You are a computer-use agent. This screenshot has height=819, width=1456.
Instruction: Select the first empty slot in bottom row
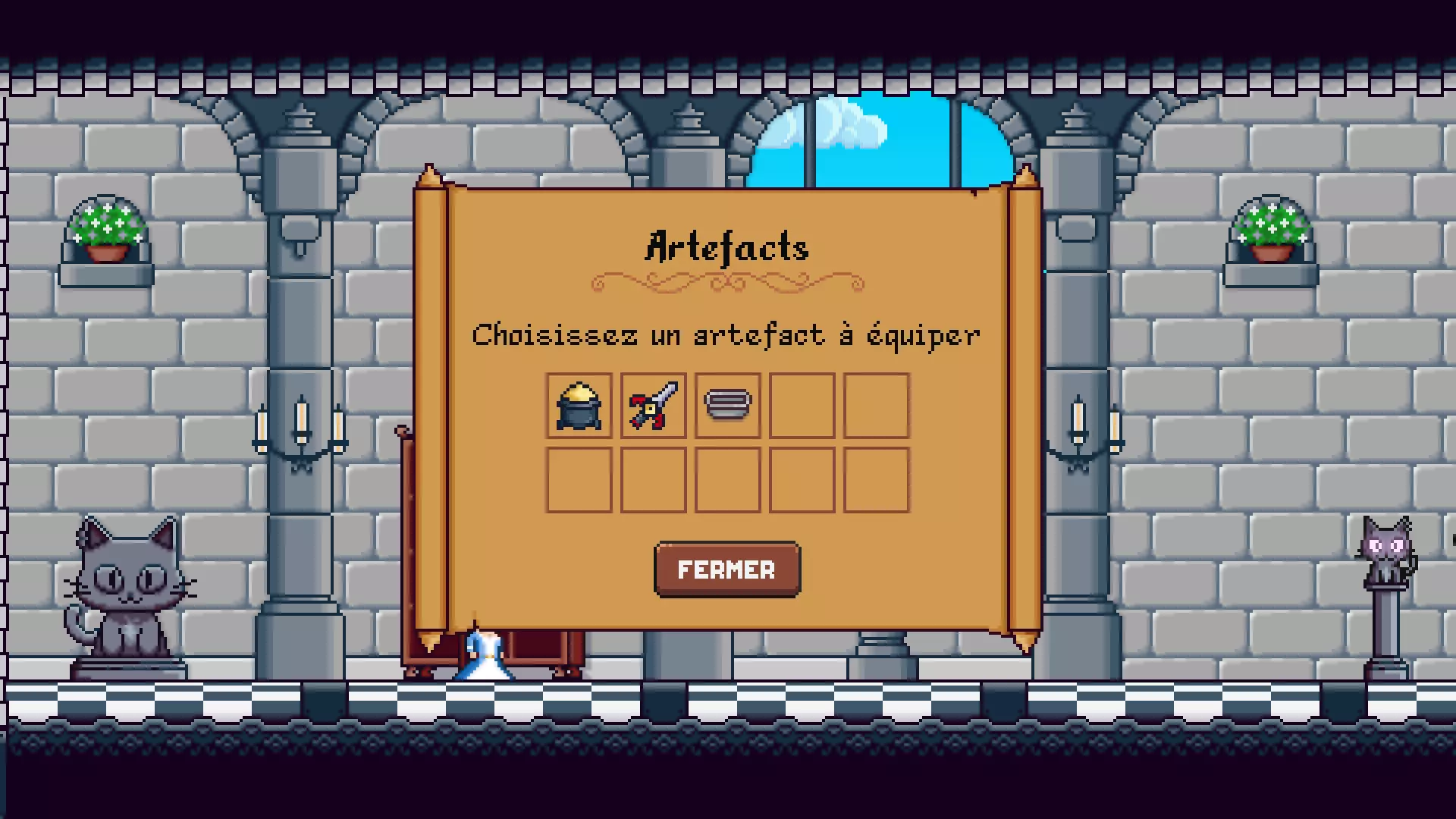(x=578, y=480)
